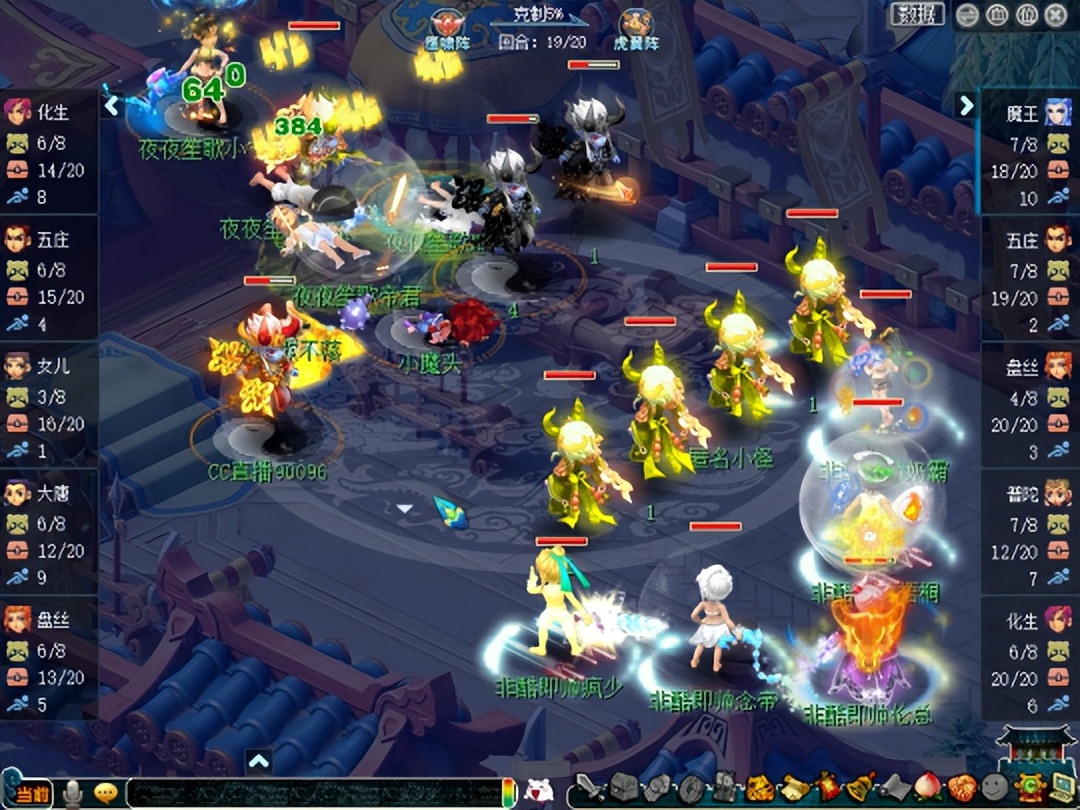This screenshot has width=1080, height=810.
Task: Expand the chat window with up arrow
Action: [258, 762]
